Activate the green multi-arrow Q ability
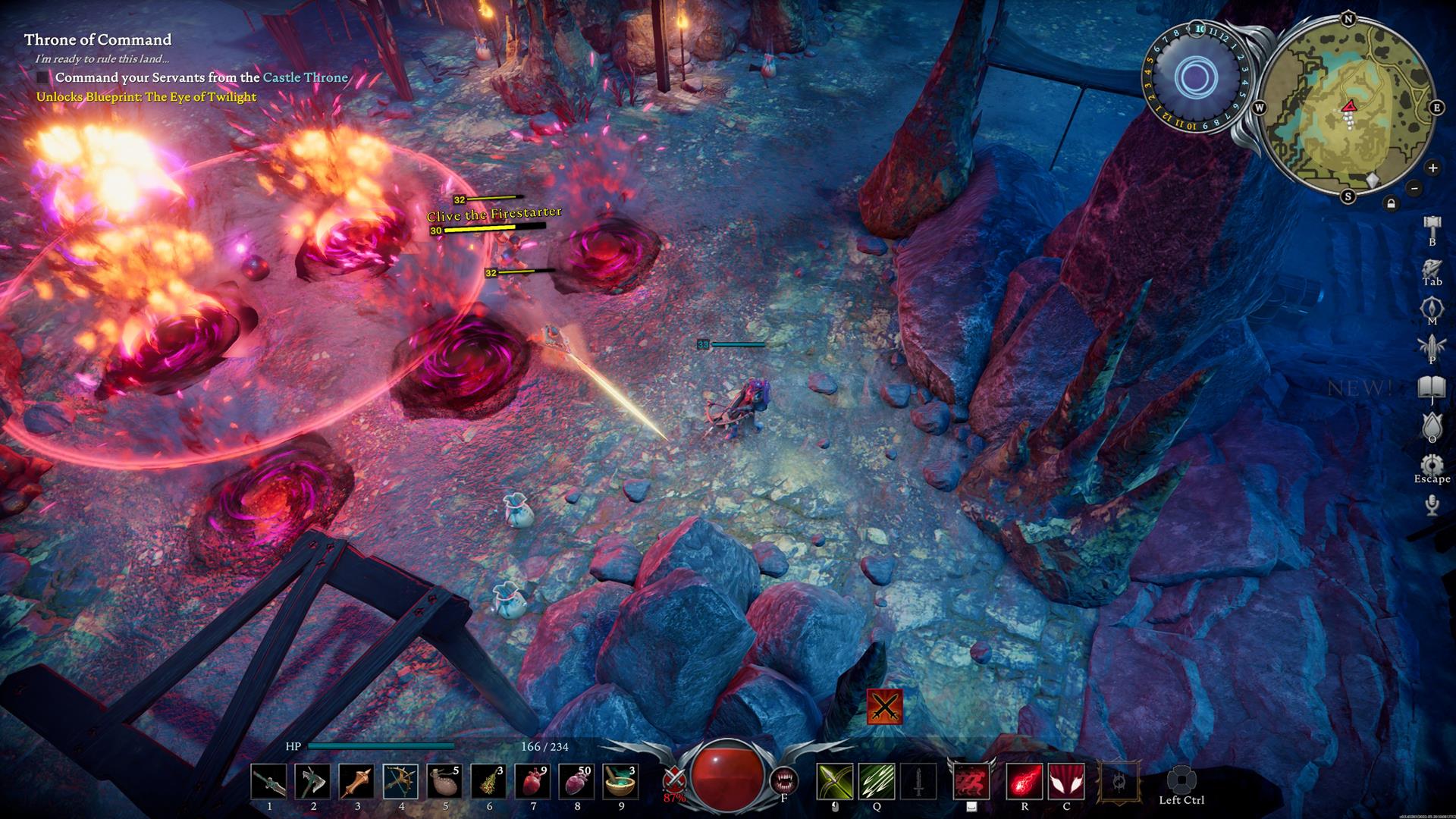 point(877,782)
